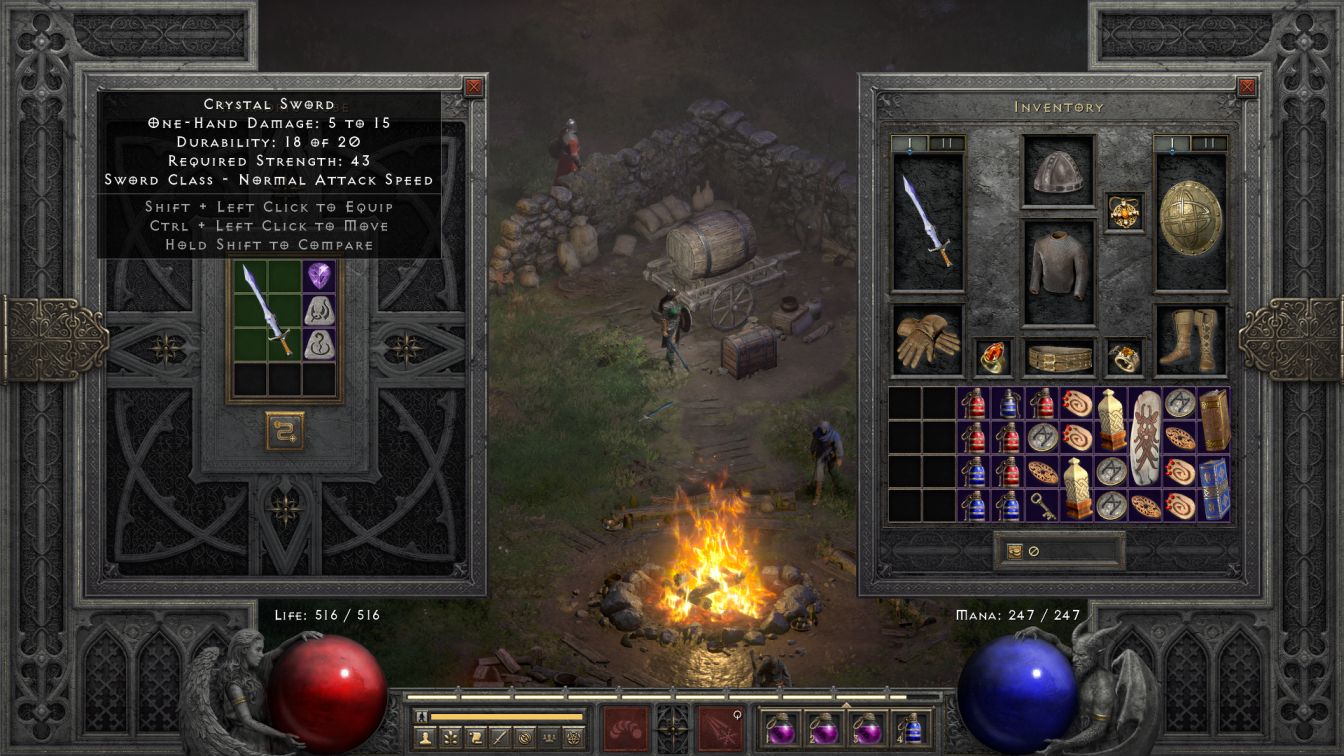Close the Horadric Cube panel
This screenshot has width=1344, height=756.
pyautogui.click(x=474, y=87)
